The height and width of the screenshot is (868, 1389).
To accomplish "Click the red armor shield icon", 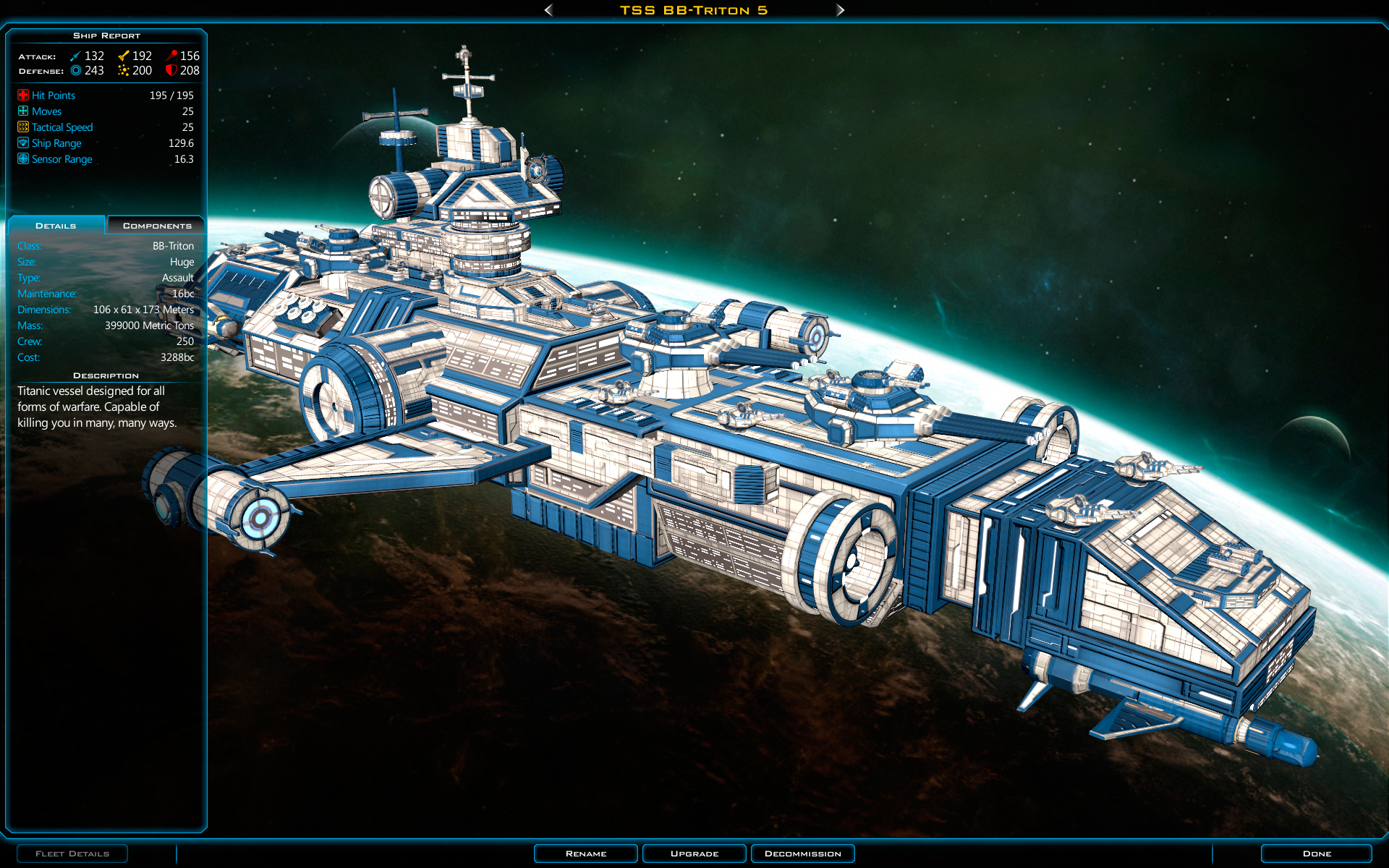I will (171, 70).
